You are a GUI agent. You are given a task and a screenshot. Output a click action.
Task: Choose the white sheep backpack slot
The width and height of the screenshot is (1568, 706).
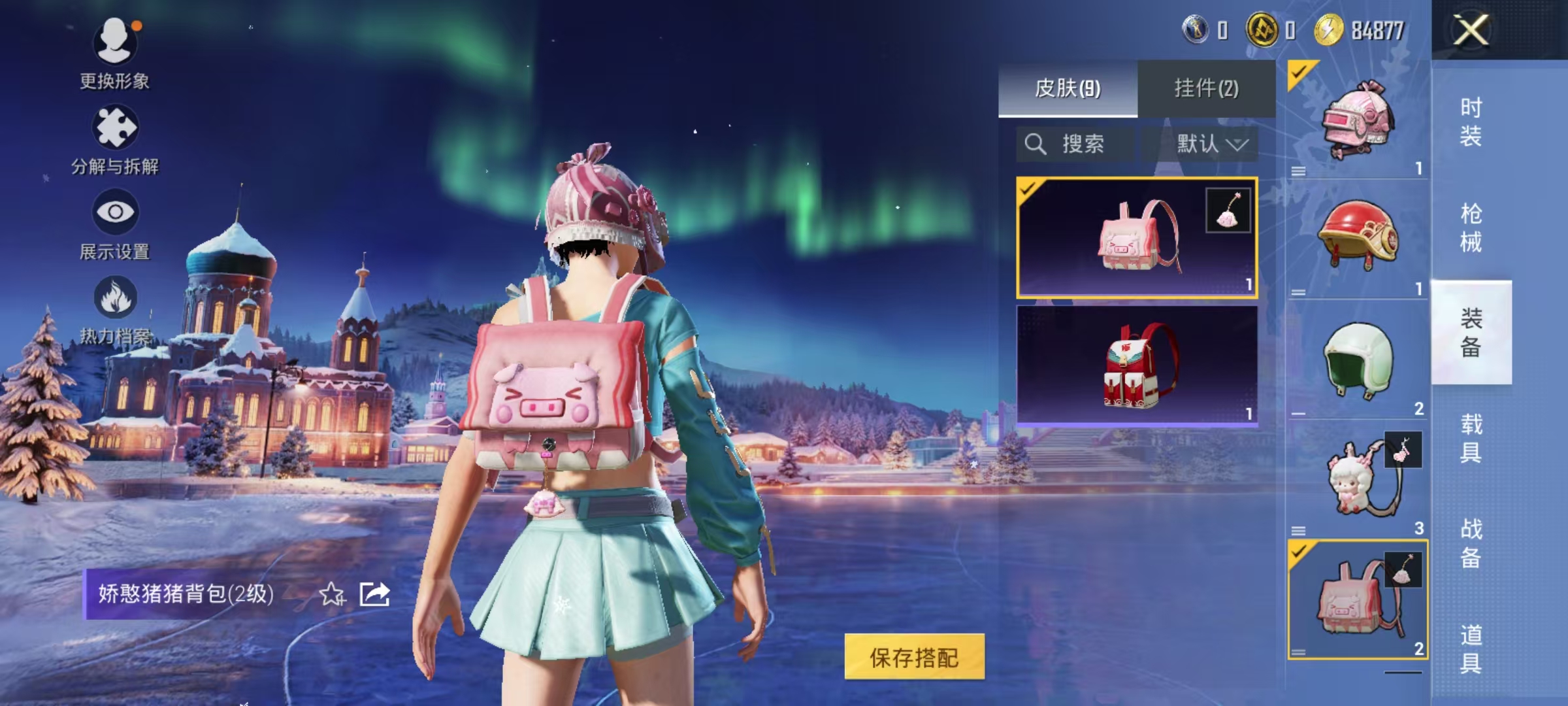coord(1358,480)
